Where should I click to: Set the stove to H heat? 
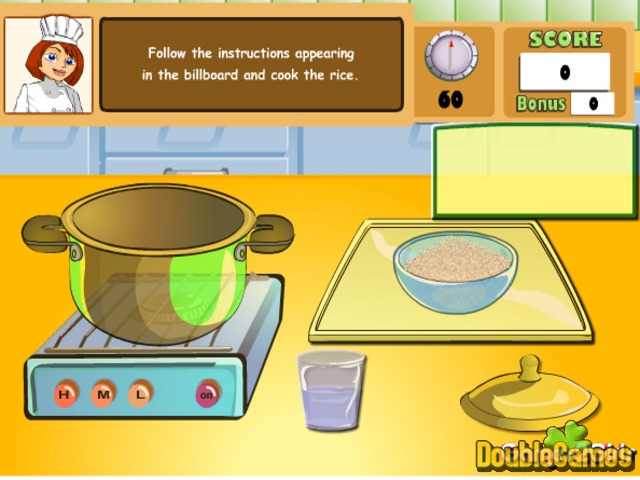(x=66, y=393)
